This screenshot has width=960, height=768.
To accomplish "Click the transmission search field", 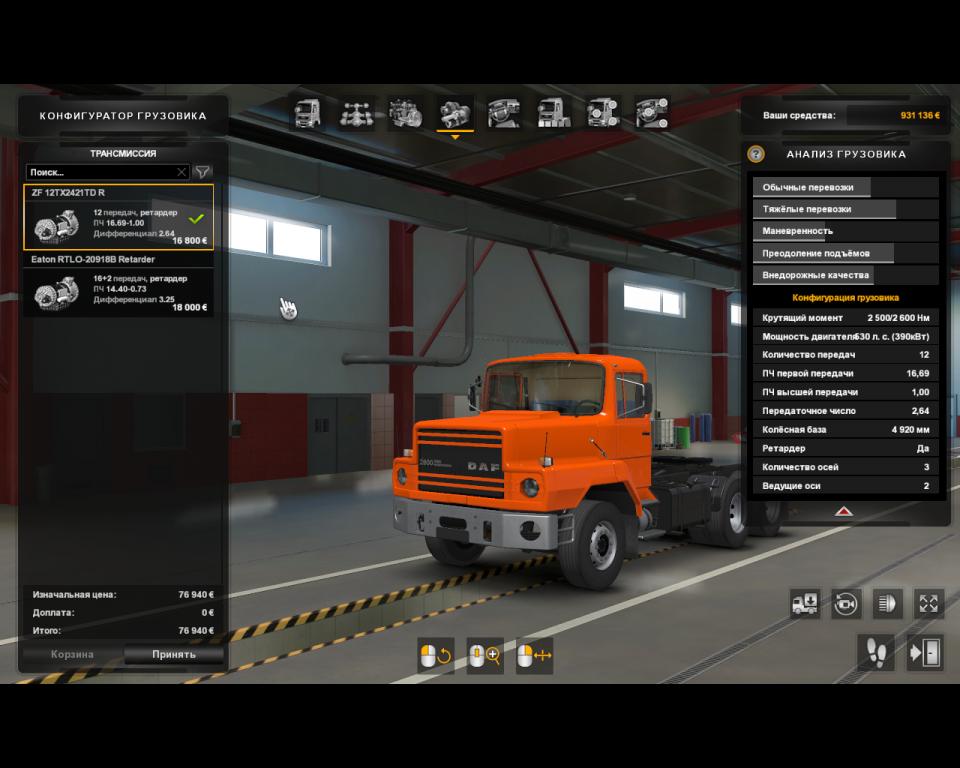I will coord(100,172).
